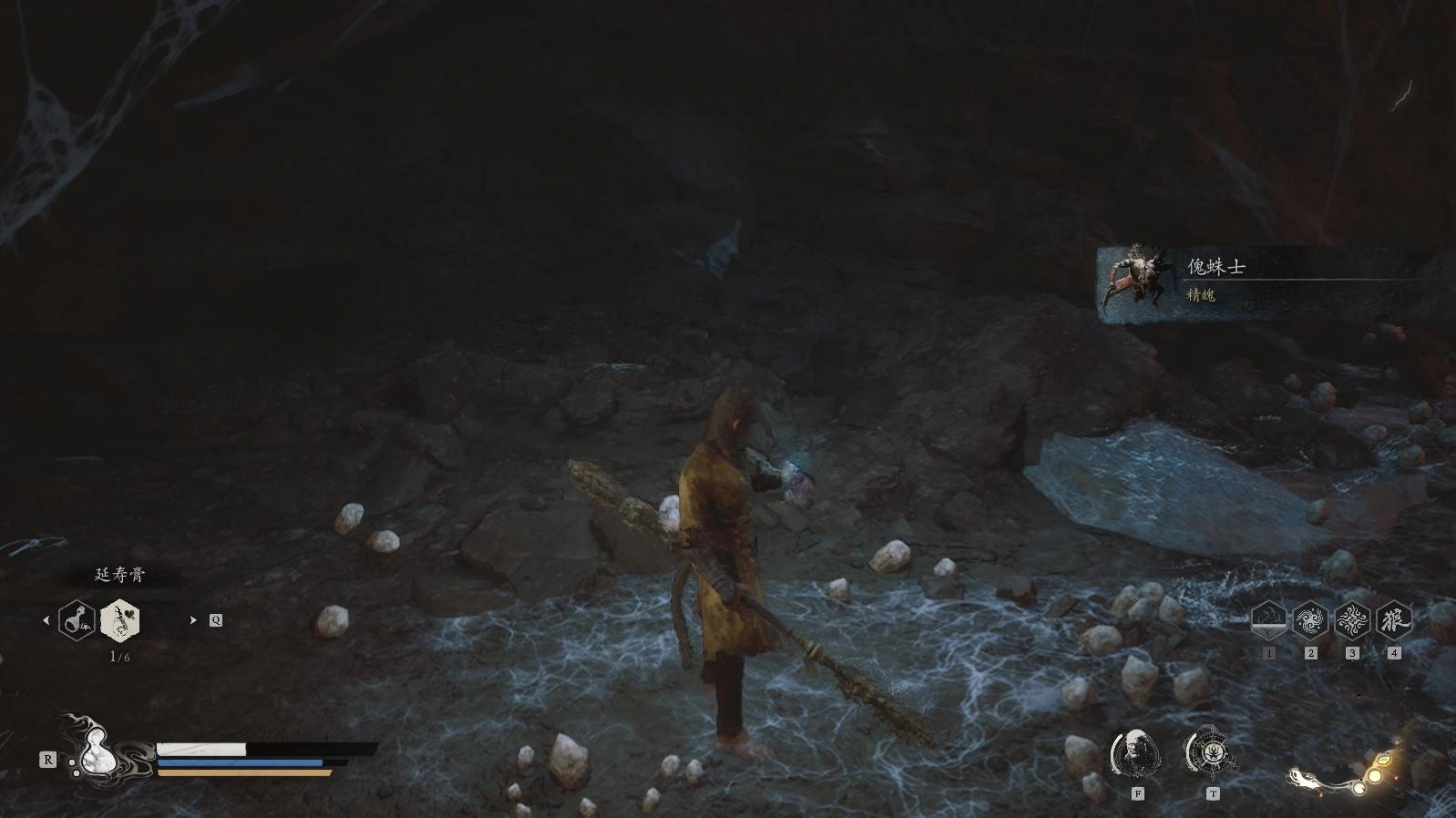Viewport: 1456px width, 818px height.
Task: Select the highlighted 延寿膏 quick item slot
Action: pyautogui.click(x=119, y=620)
